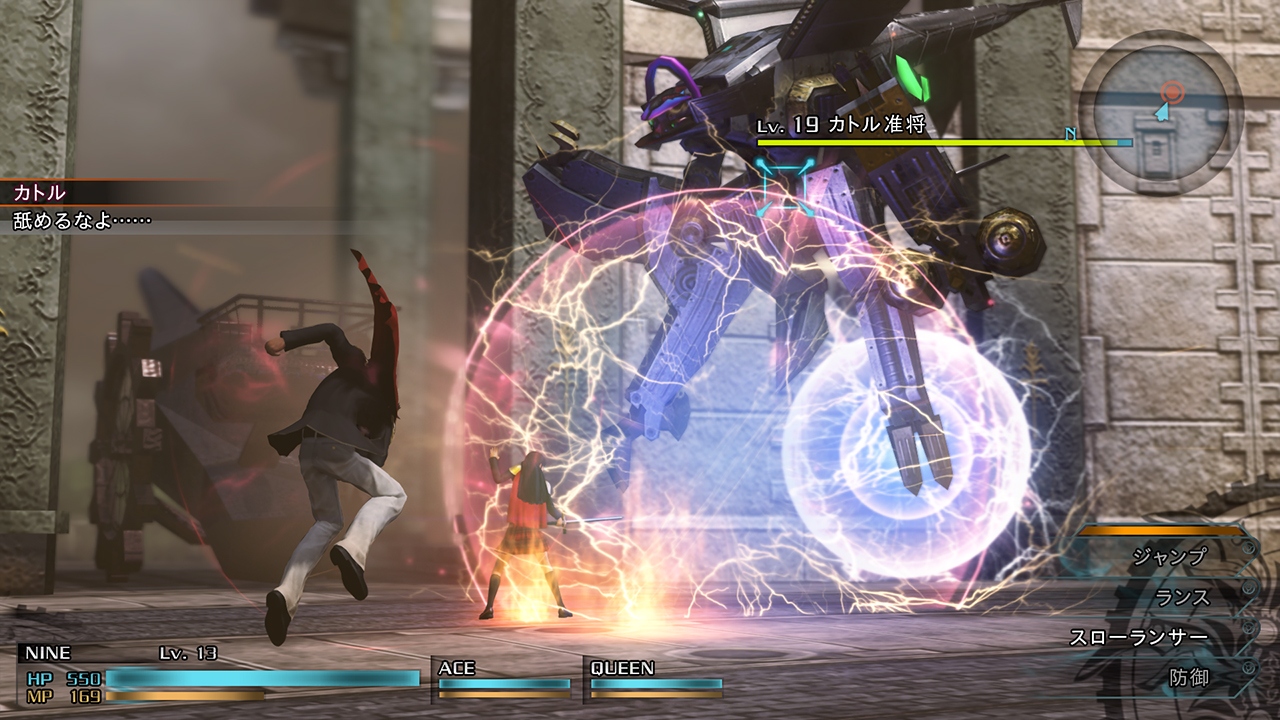Click the icon next to スローランサー command
Viewport: 1280px width, 720px height.
coord(1248,626)
